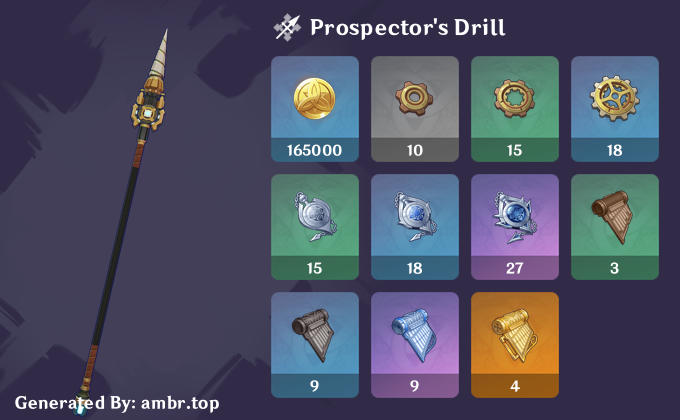The image size is (680, 420).
Task: Choose the purple pocket watch tile with 27
Action: click(515, 226)
